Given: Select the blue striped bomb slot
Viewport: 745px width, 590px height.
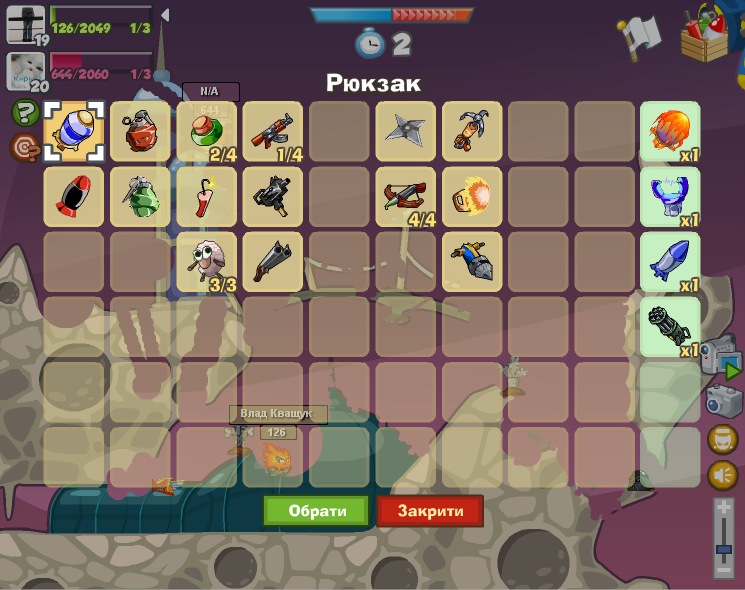Looking at the screenshot, I should click(x=73, y=132).
